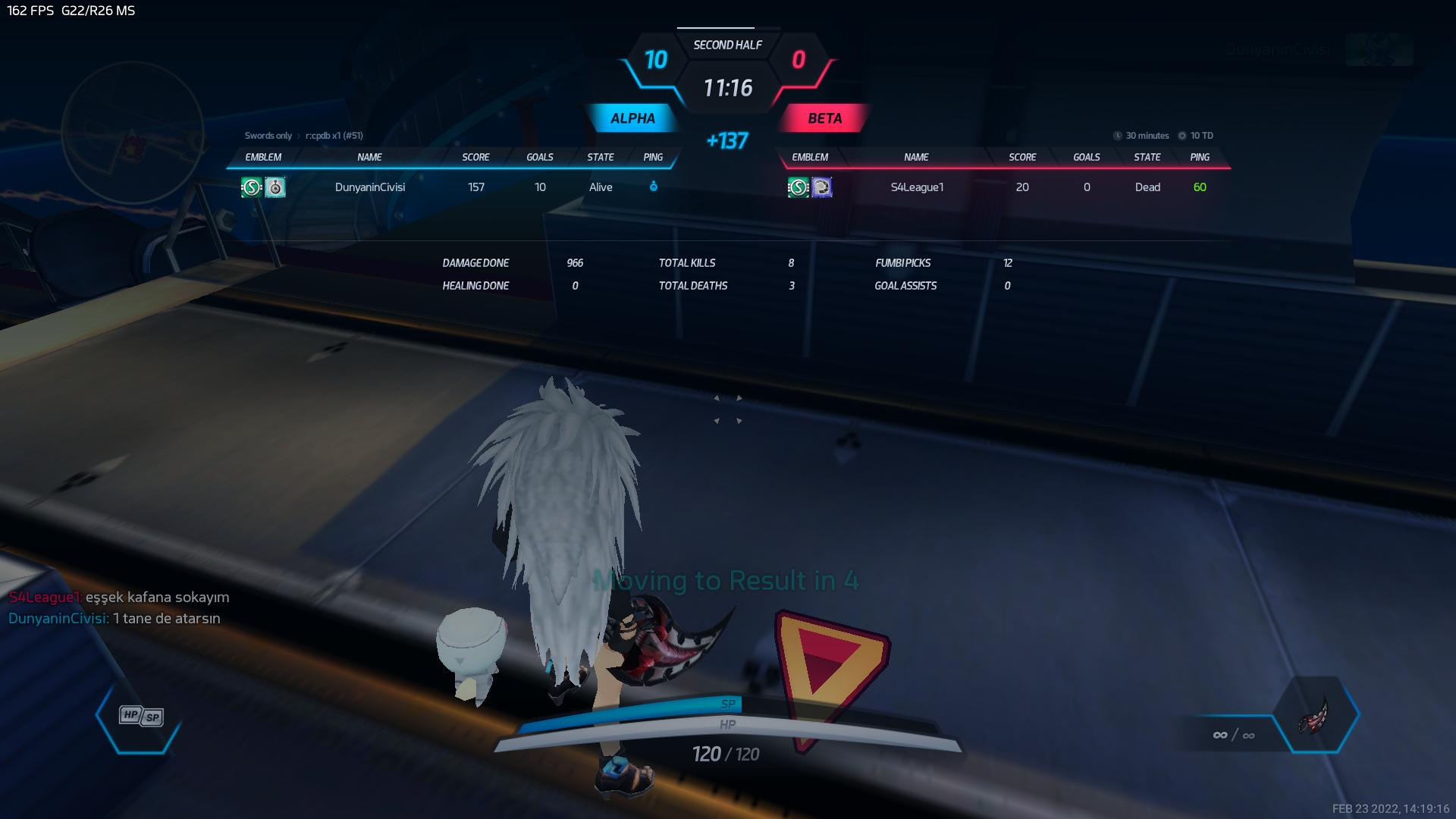Click S4League1's chat message
The width and height of the screenshot is (1456, 819).
point(119,598)
